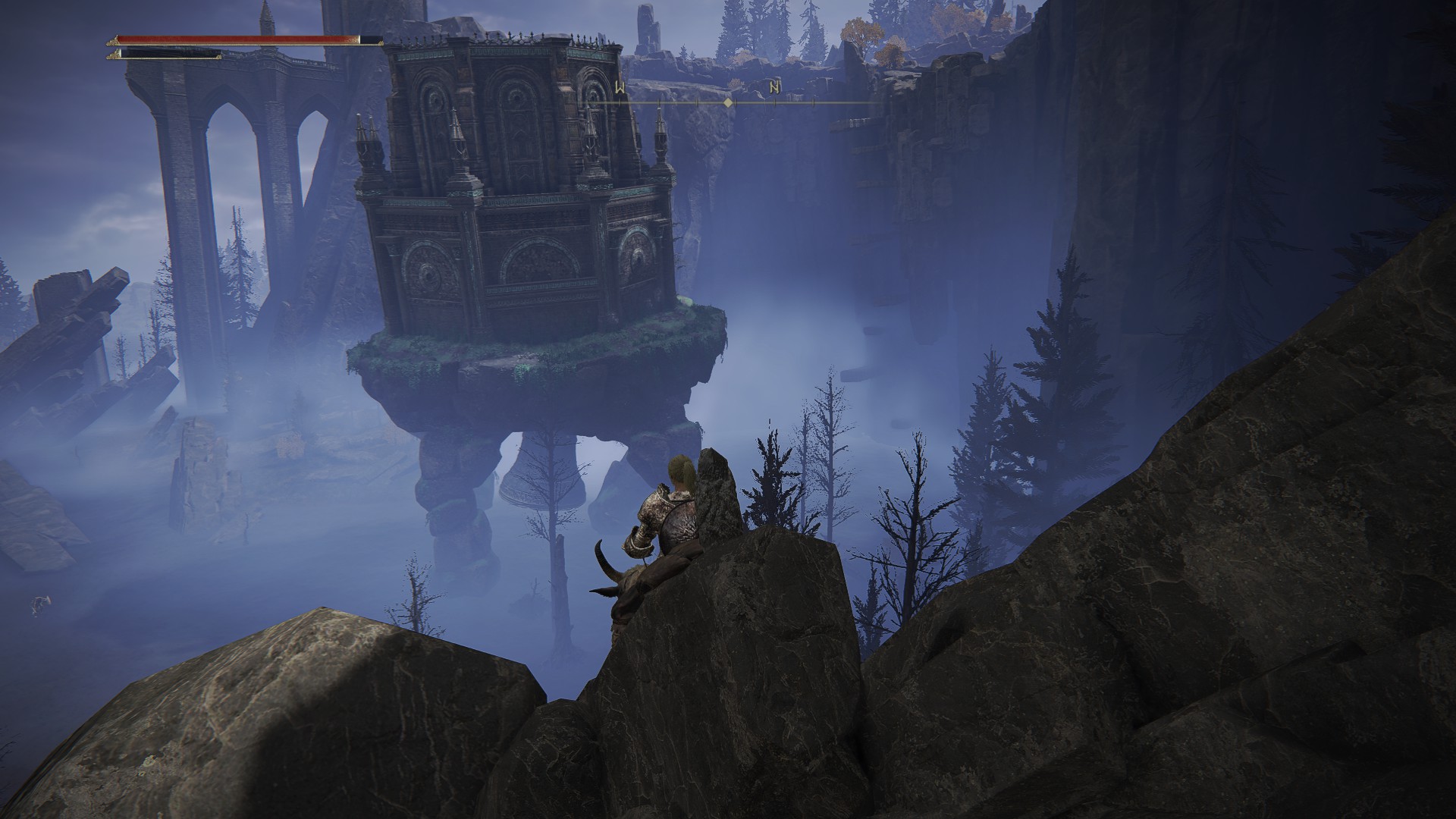The height and width of the screenshot is (819, 1456).
Task: Click the diamond marker on the compass
Action: click(x=728, y=102)
